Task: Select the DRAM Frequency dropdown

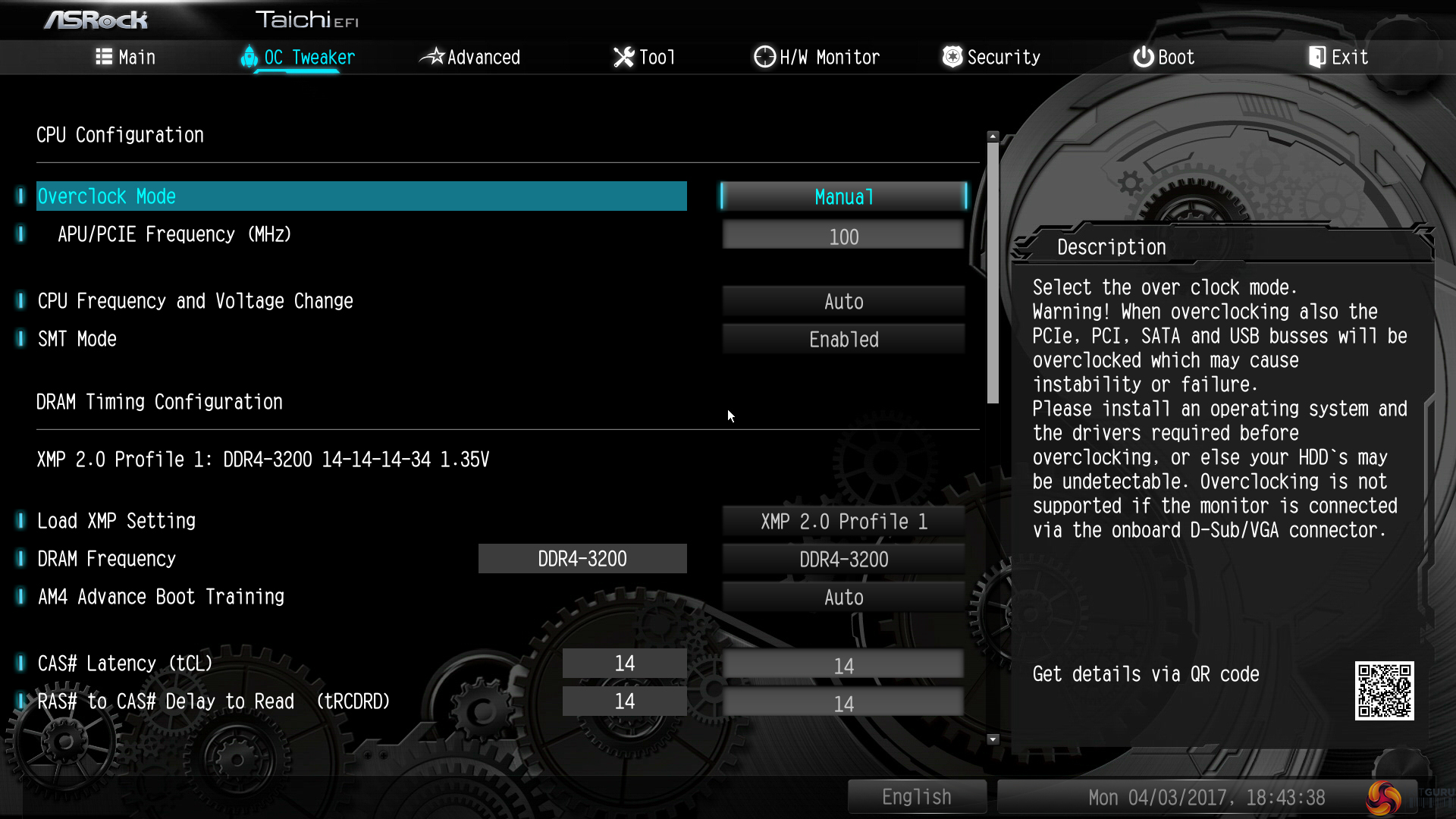Action: (x=843, y=560)
